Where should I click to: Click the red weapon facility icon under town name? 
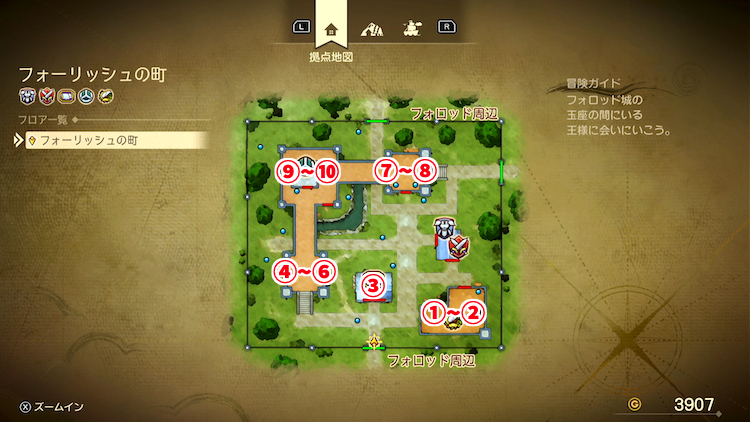click(x=46, y=96)
